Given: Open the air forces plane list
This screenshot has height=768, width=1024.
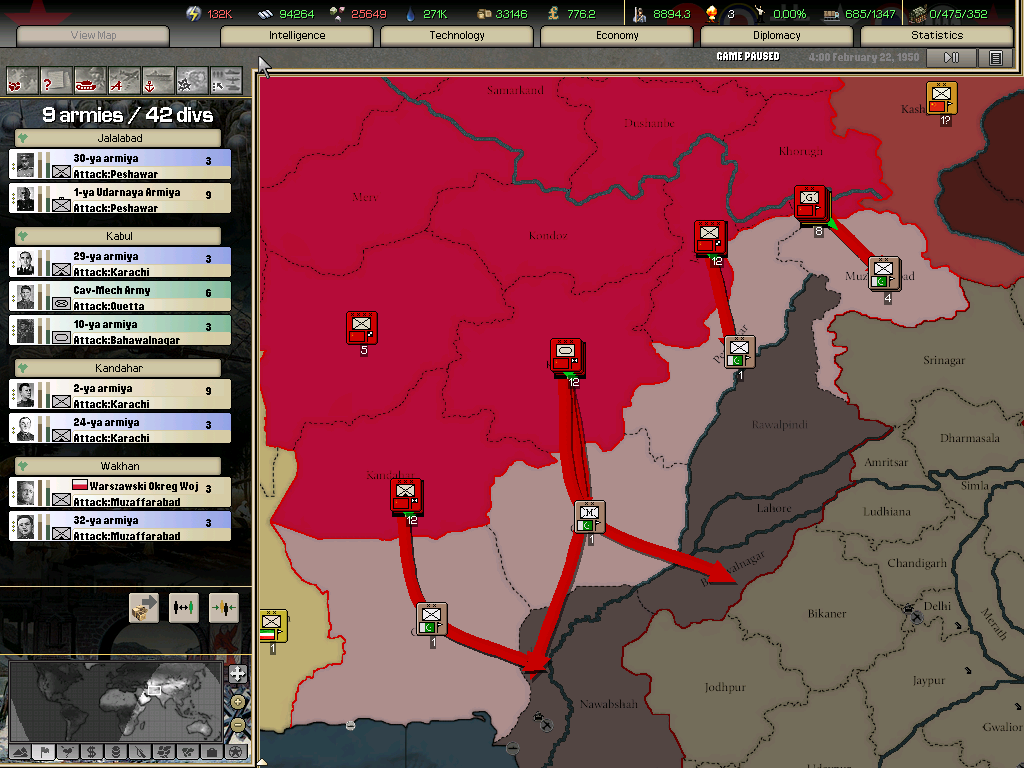Looking at the screenshot, I should pos(124,79).
